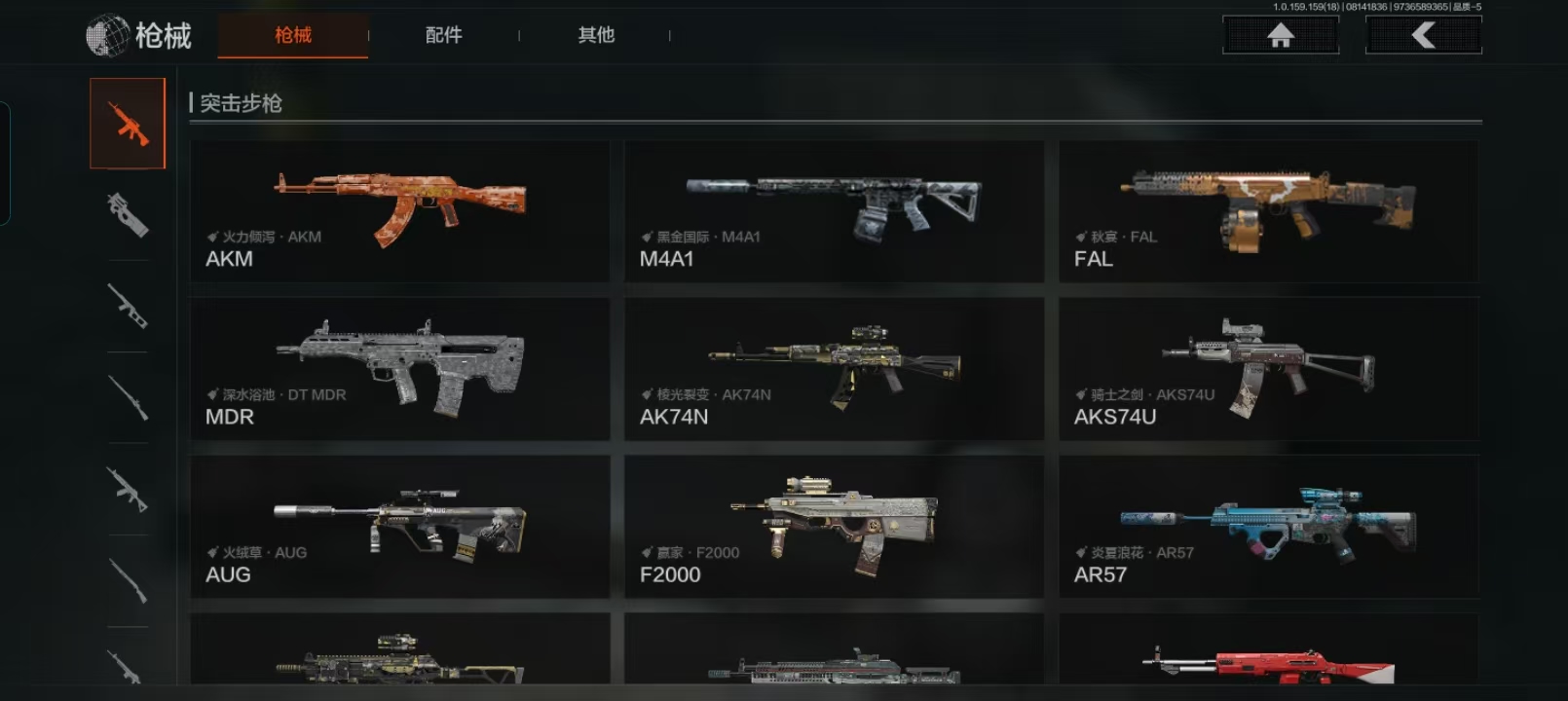Choose the blue AR57 weapon card
Viewport: 1568px width, 701px height.
1268,527
